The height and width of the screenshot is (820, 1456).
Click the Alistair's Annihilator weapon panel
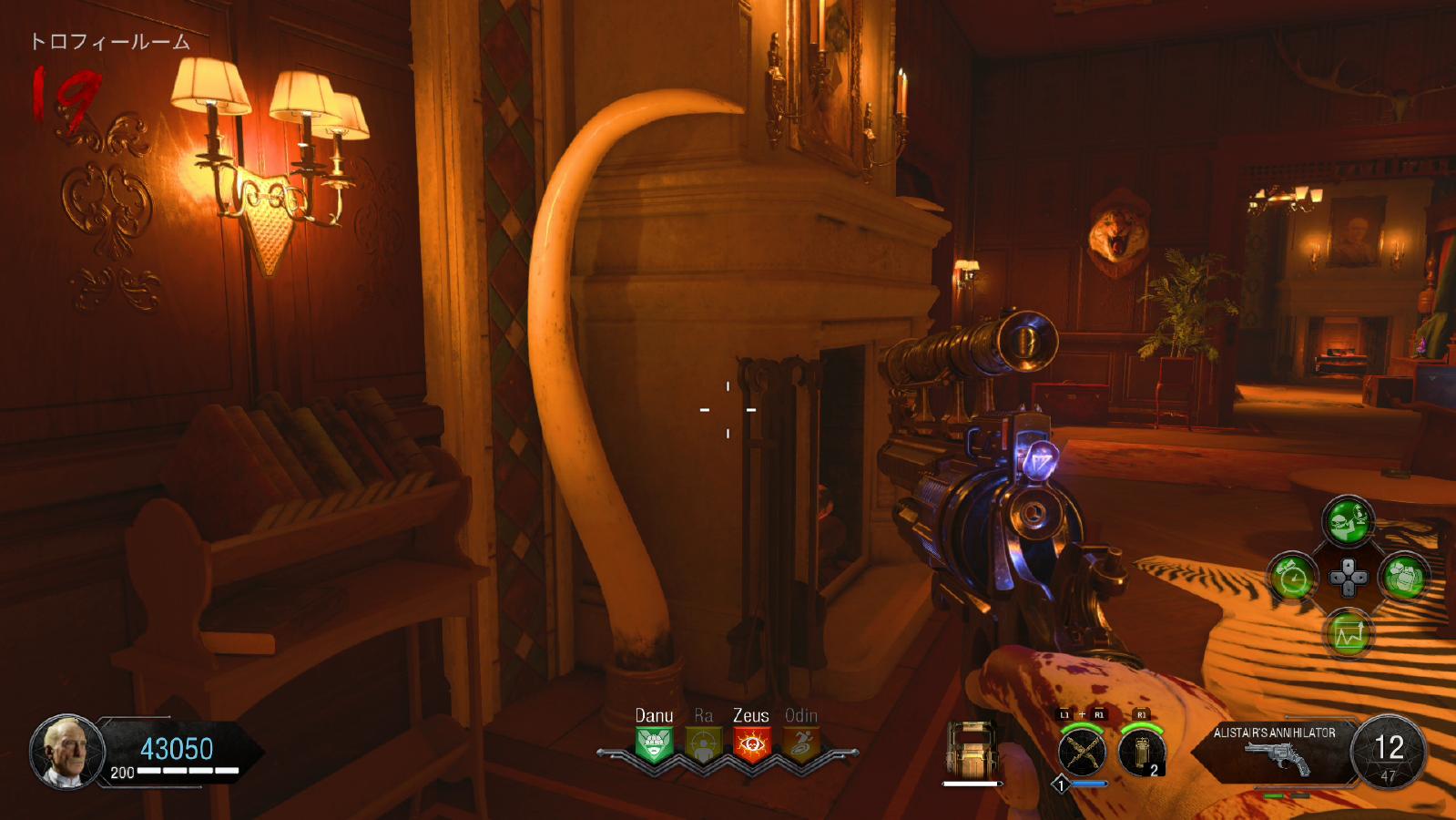coord(1275,751)
